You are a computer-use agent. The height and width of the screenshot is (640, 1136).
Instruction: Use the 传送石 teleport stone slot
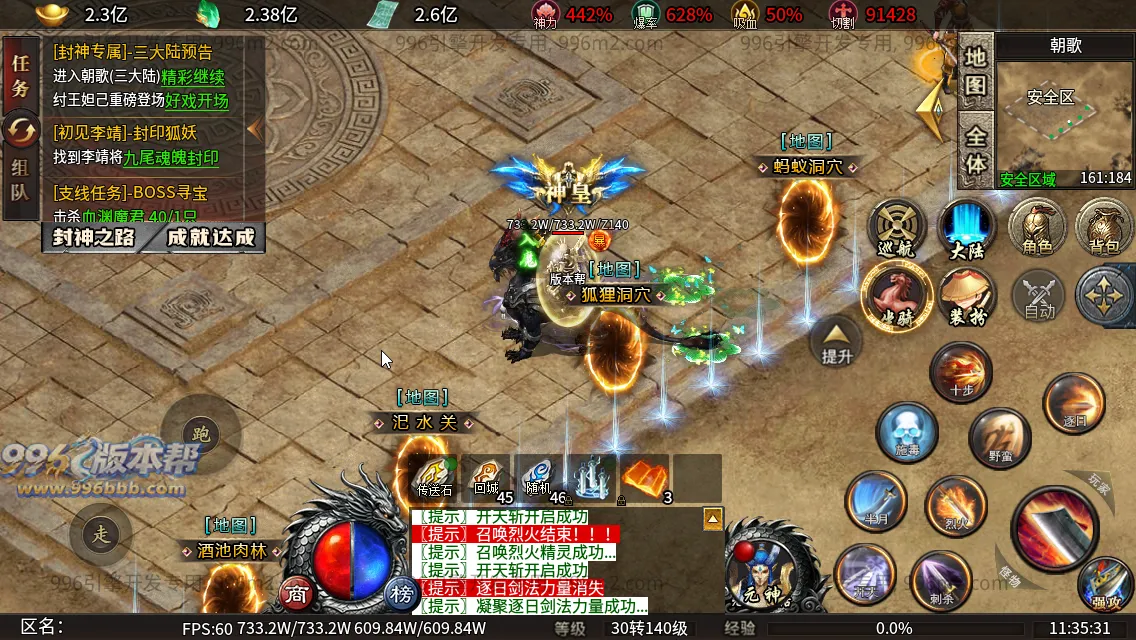coord(435,478)
